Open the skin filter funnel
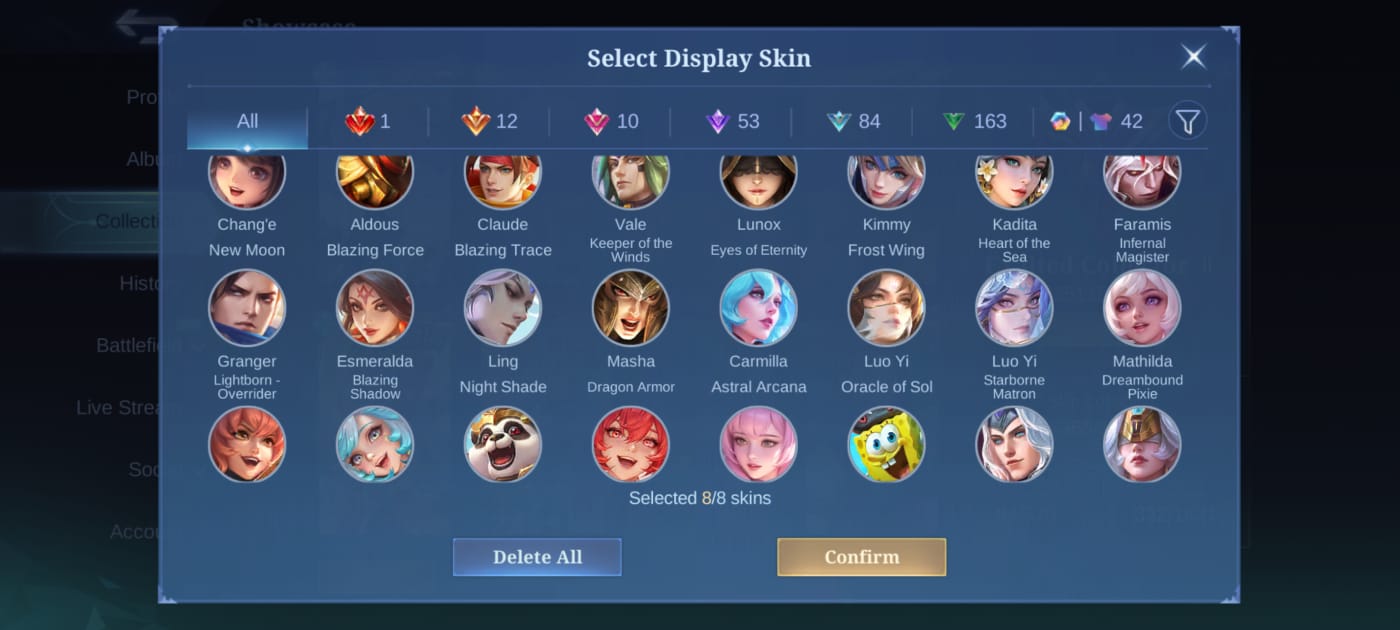This screenshot has height=630, width=1400. 1187,122
